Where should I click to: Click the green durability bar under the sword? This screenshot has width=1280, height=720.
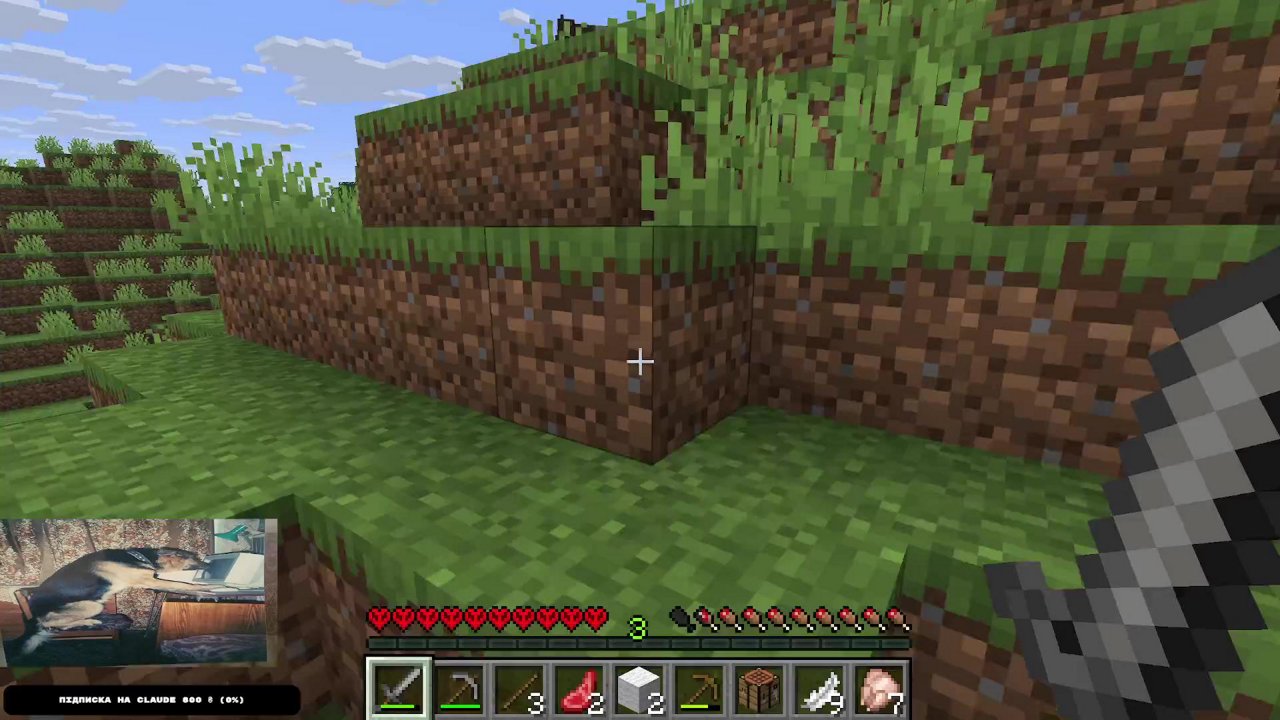[398, 706]
